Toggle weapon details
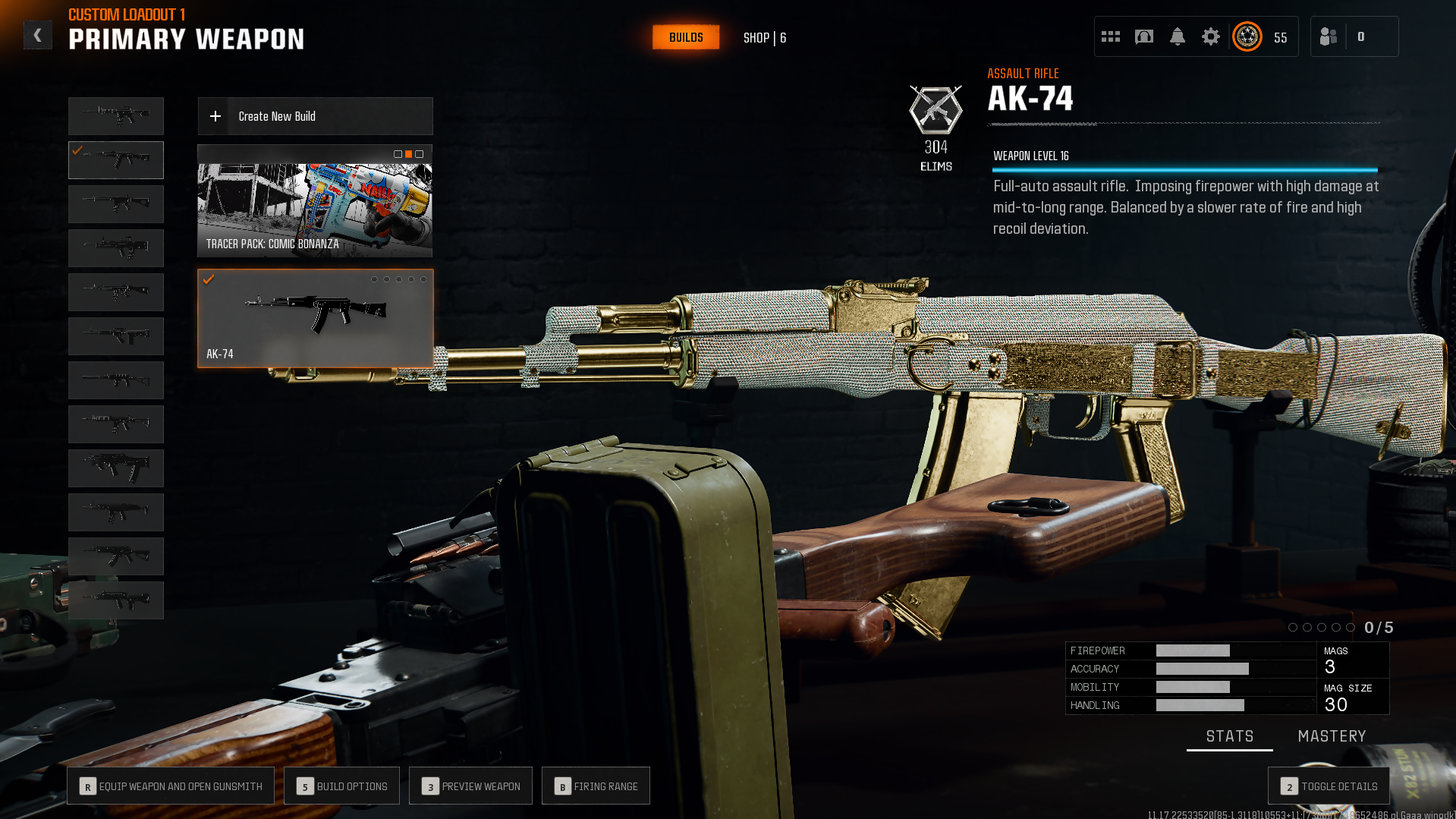Image resolution: width=1456 pixels, height=819 pixels. (1329, 786)
